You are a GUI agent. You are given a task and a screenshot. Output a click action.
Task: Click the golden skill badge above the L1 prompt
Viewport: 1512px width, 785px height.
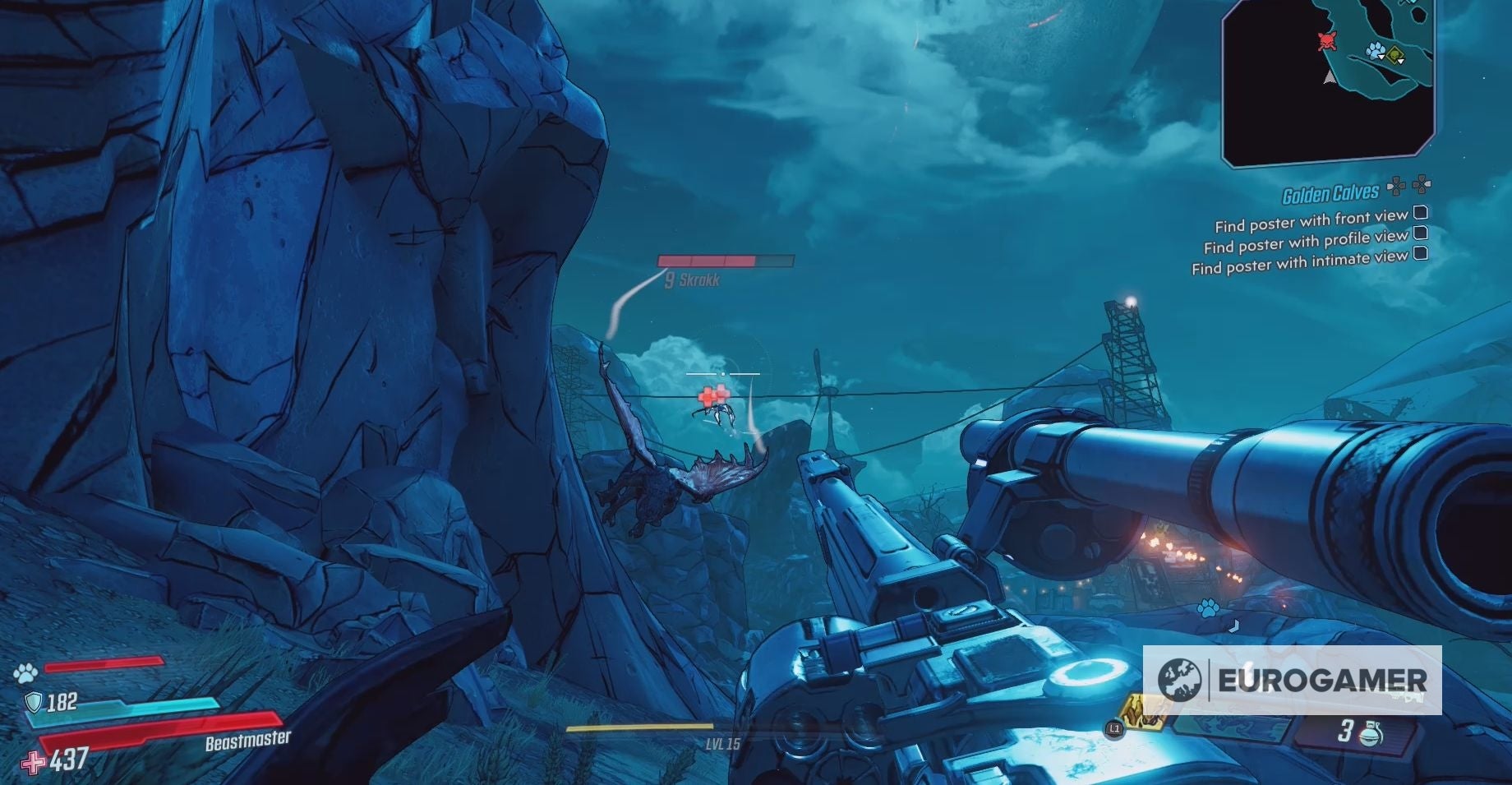(x=1142, y=713)
